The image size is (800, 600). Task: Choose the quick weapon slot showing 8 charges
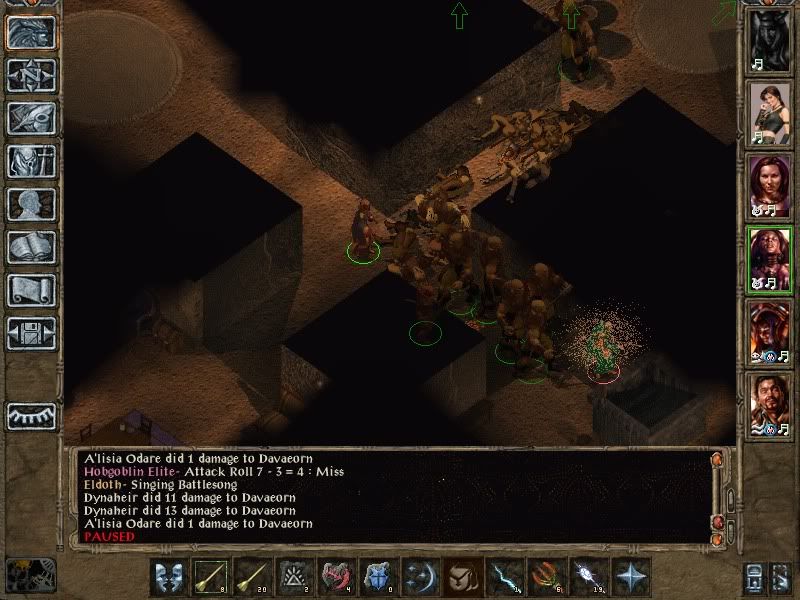pos(211,577)
